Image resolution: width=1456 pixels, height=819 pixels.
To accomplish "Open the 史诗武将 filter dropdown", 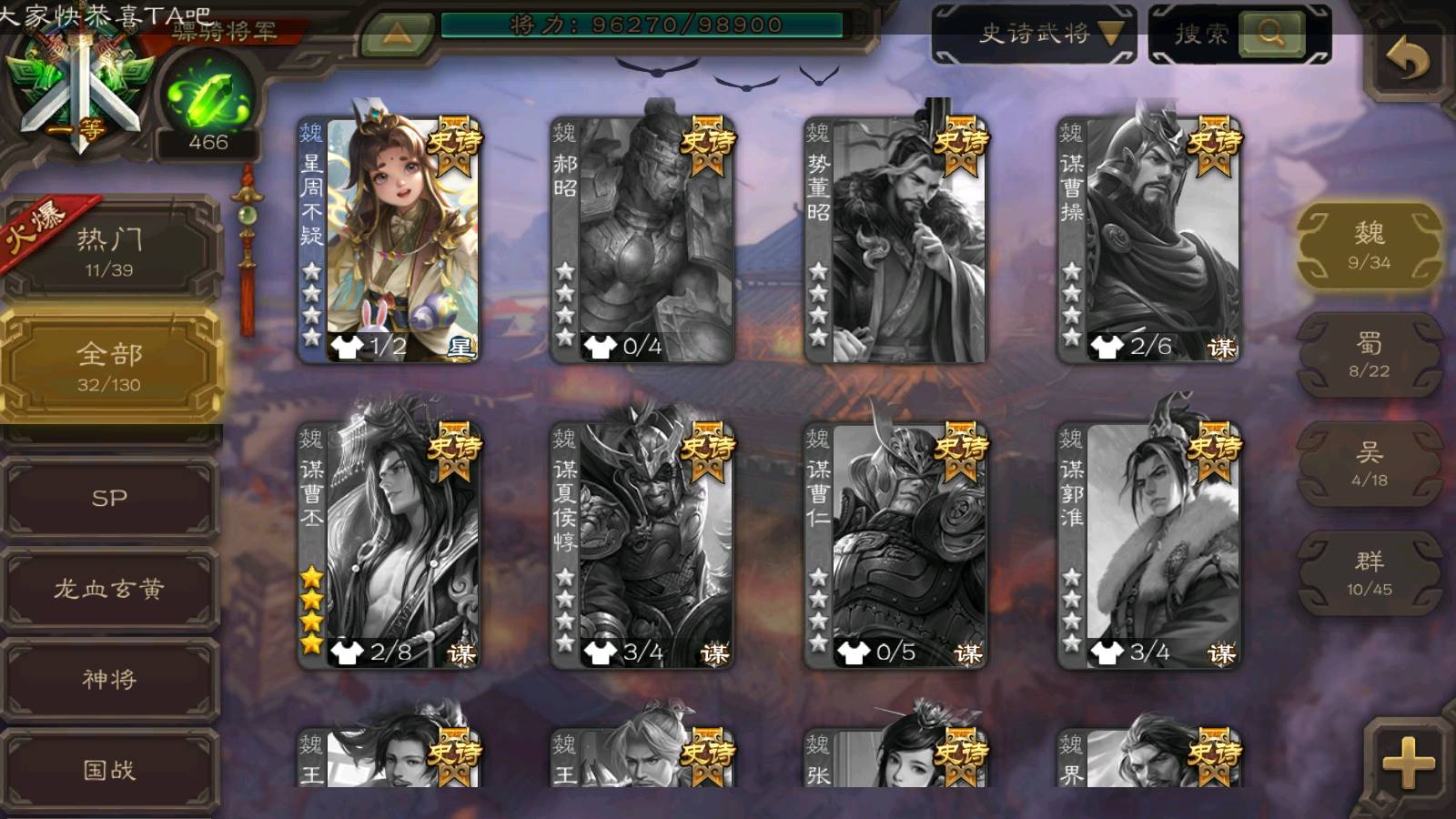I will 1035,35.
